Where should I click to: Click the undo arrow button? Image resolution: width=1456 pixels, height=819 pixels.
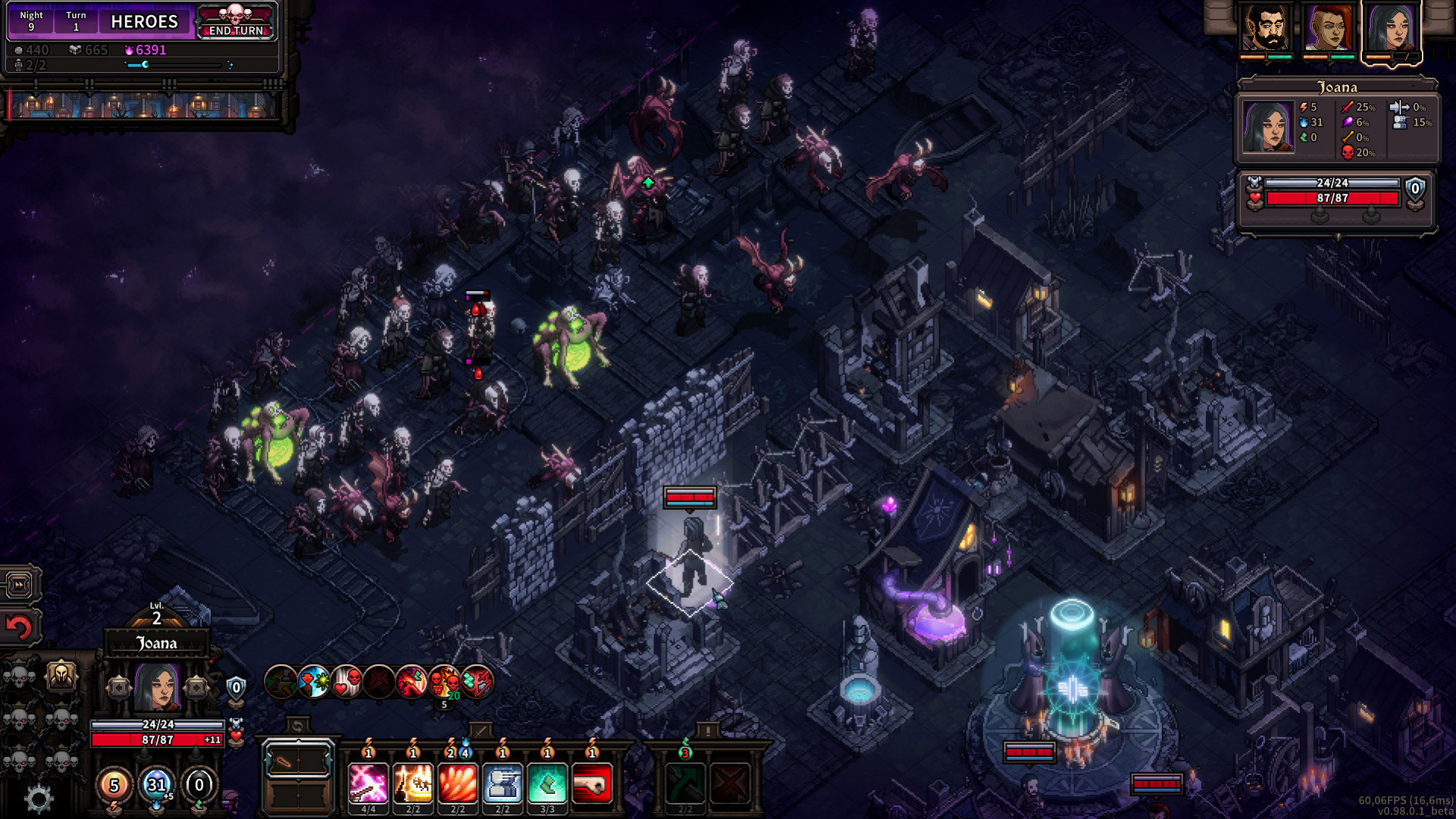click(20, 627)
